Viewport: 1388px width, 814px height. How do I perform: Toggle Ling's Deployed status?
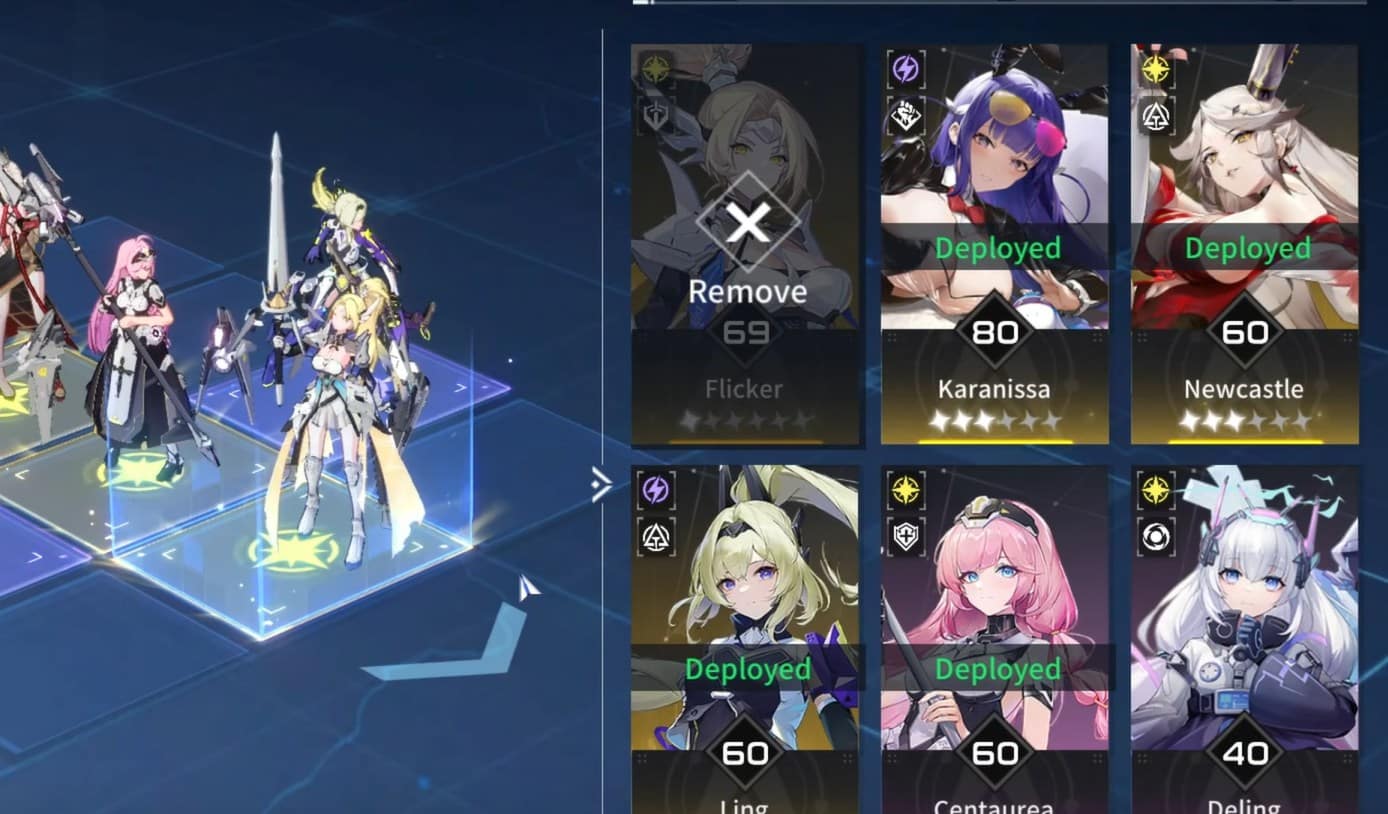[746, 669]
